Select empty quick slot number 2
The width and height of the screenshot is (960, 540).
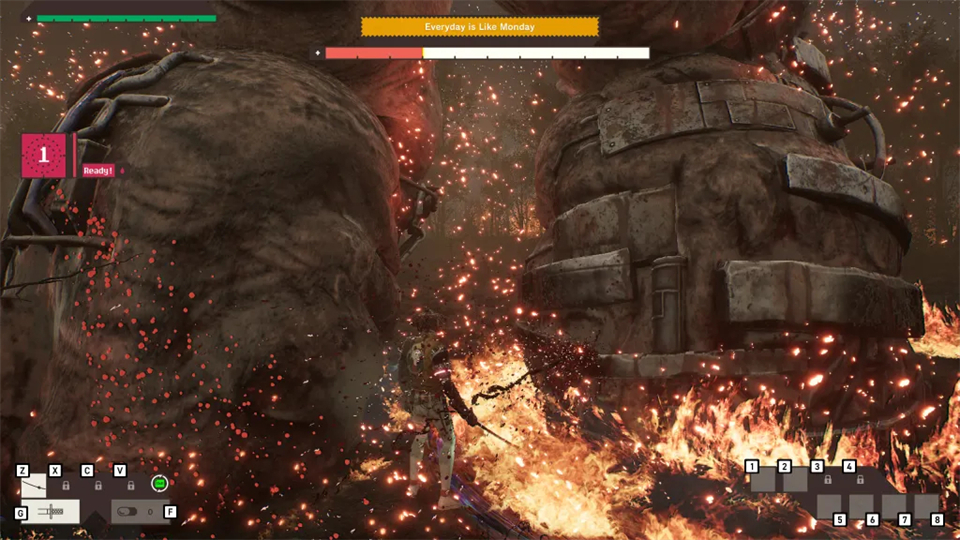tap(795, 481)
